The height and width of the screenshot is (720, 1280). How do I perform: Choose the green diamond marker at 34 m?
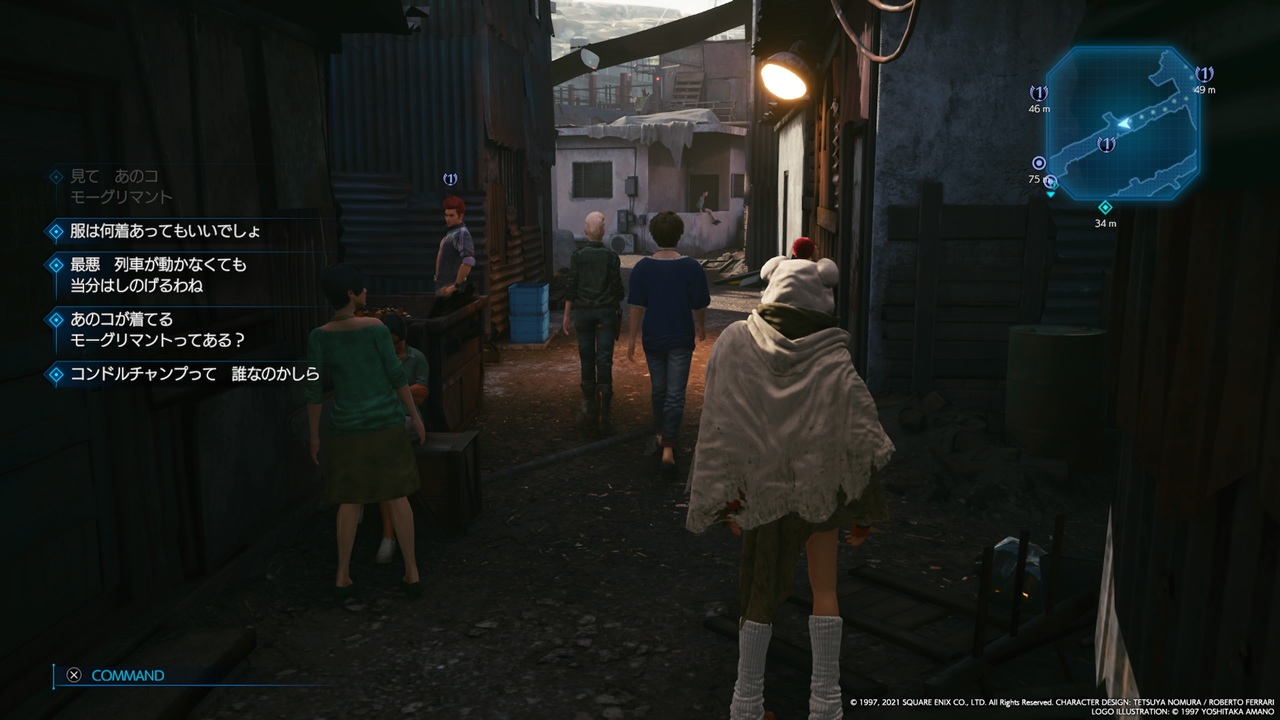(1105, 207)
